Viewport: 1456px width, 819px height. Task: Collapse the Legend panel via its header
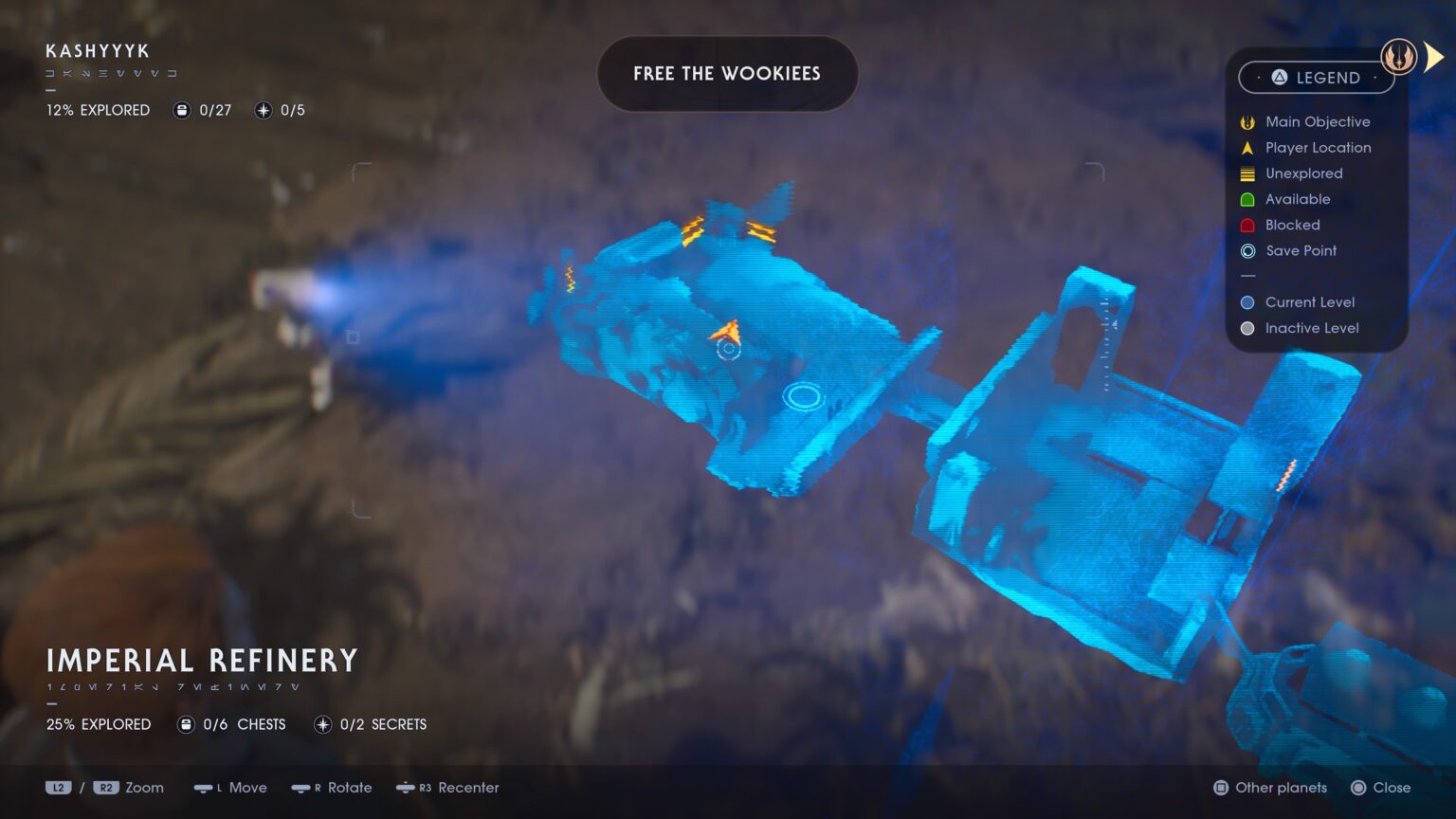[x=1317, y=78]
